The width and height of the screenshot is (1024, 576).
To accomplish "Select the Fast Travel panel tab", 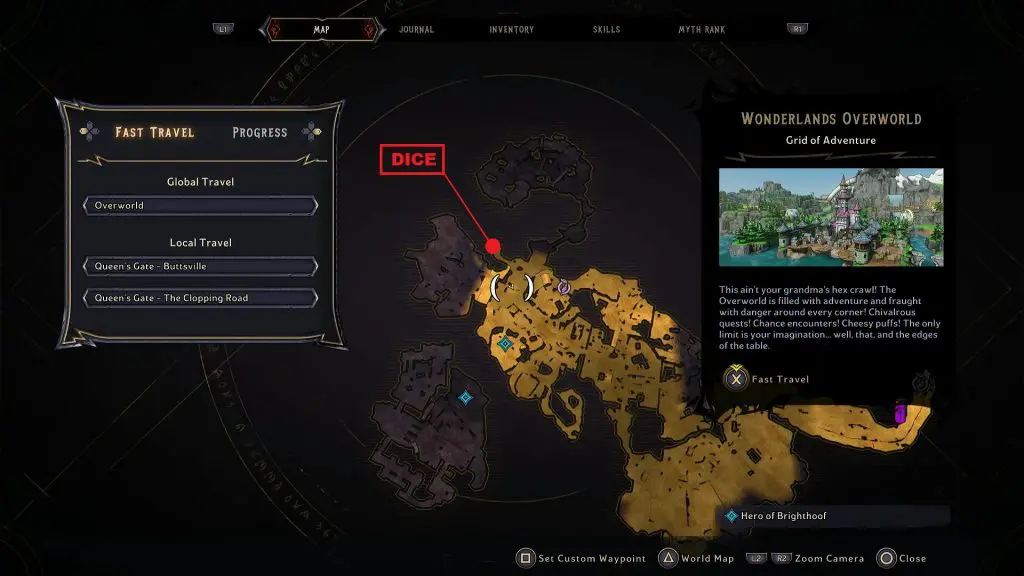I will click(x=155, y=132).
